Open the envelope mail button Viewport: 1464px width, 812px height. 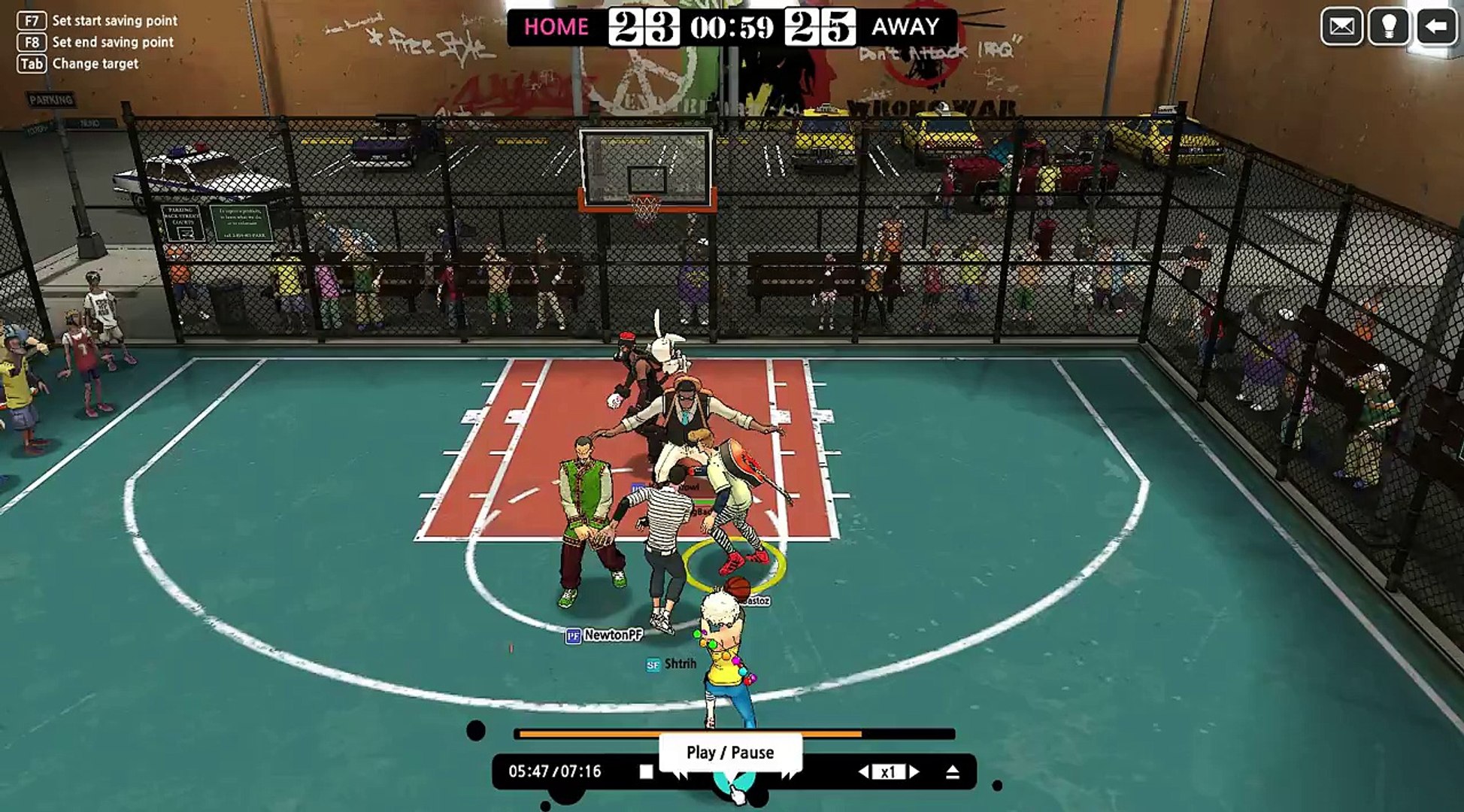point(1341,27)
